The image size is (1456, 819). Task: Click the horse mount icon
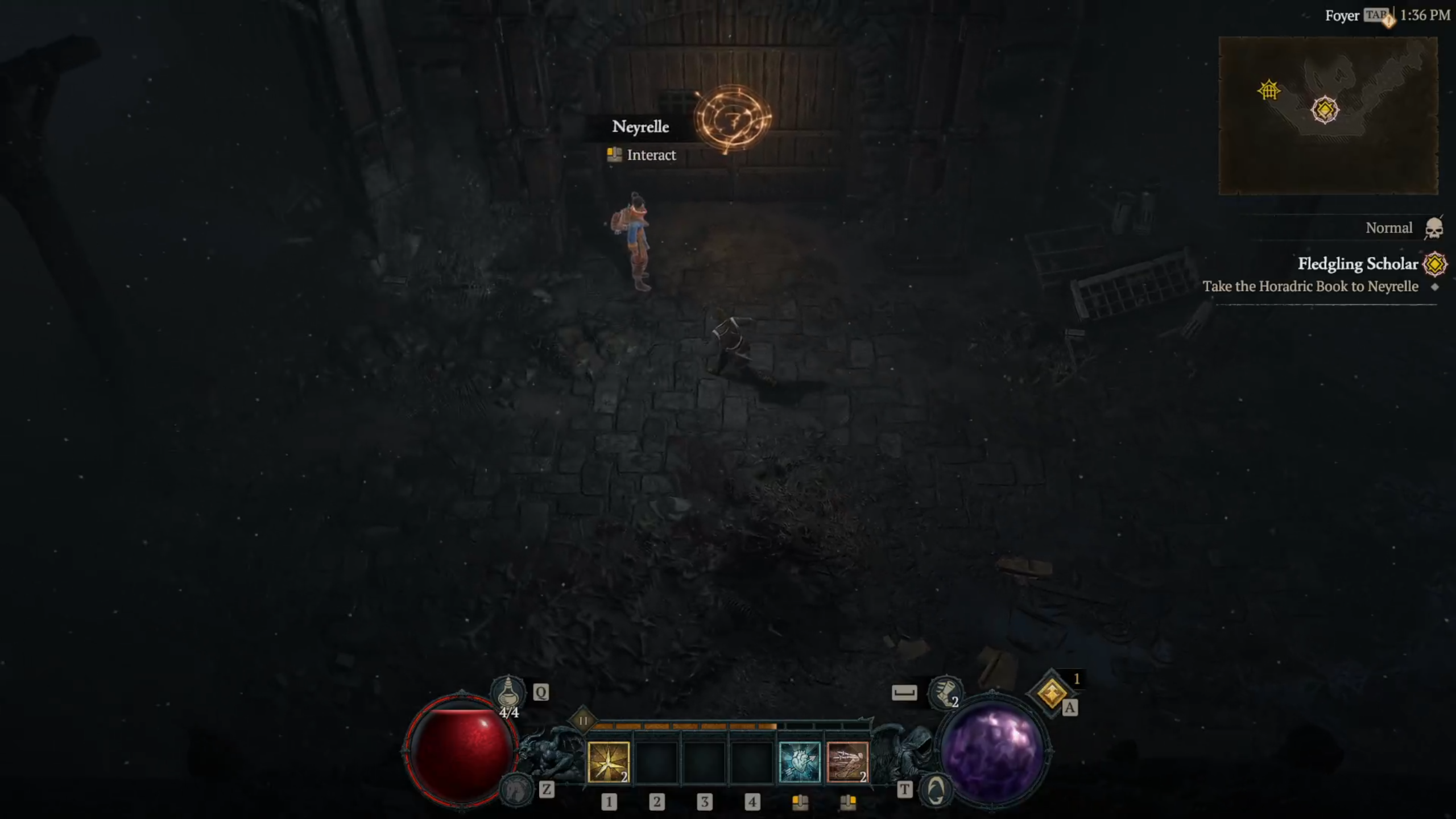tap(516, 789)
